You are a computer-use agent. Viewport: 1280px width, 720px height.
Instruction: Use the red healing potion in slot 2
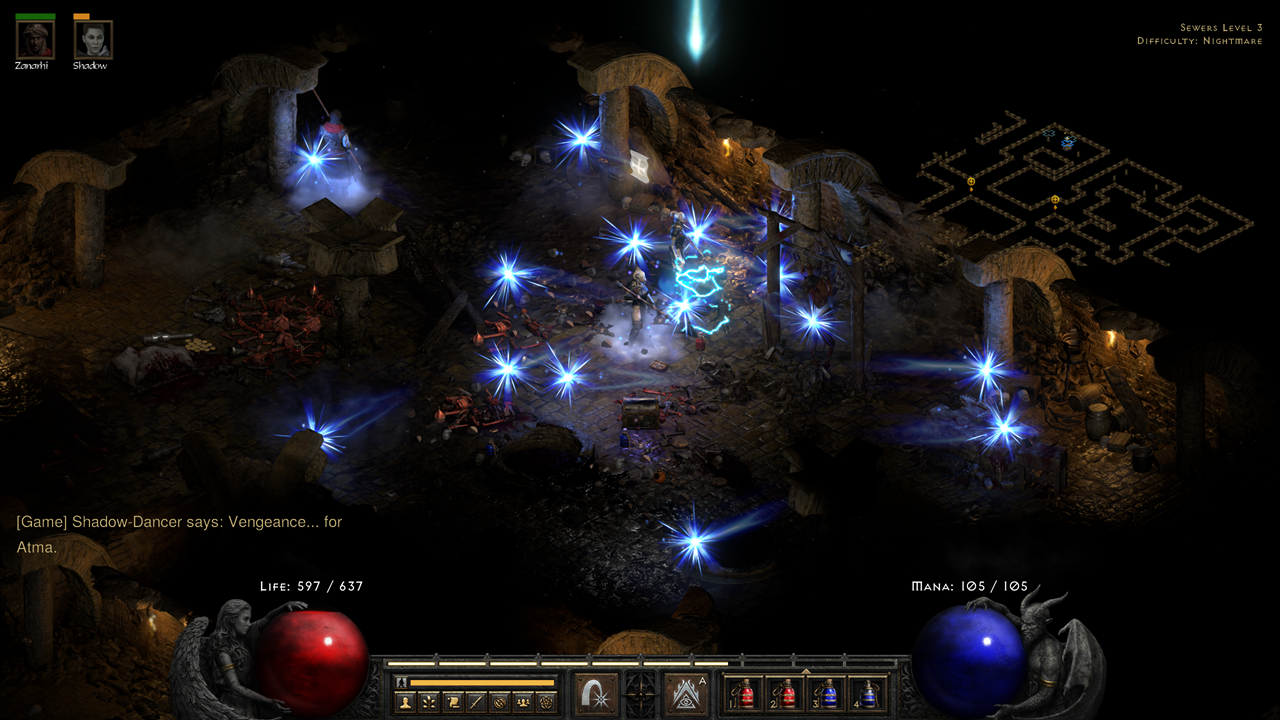786,694
